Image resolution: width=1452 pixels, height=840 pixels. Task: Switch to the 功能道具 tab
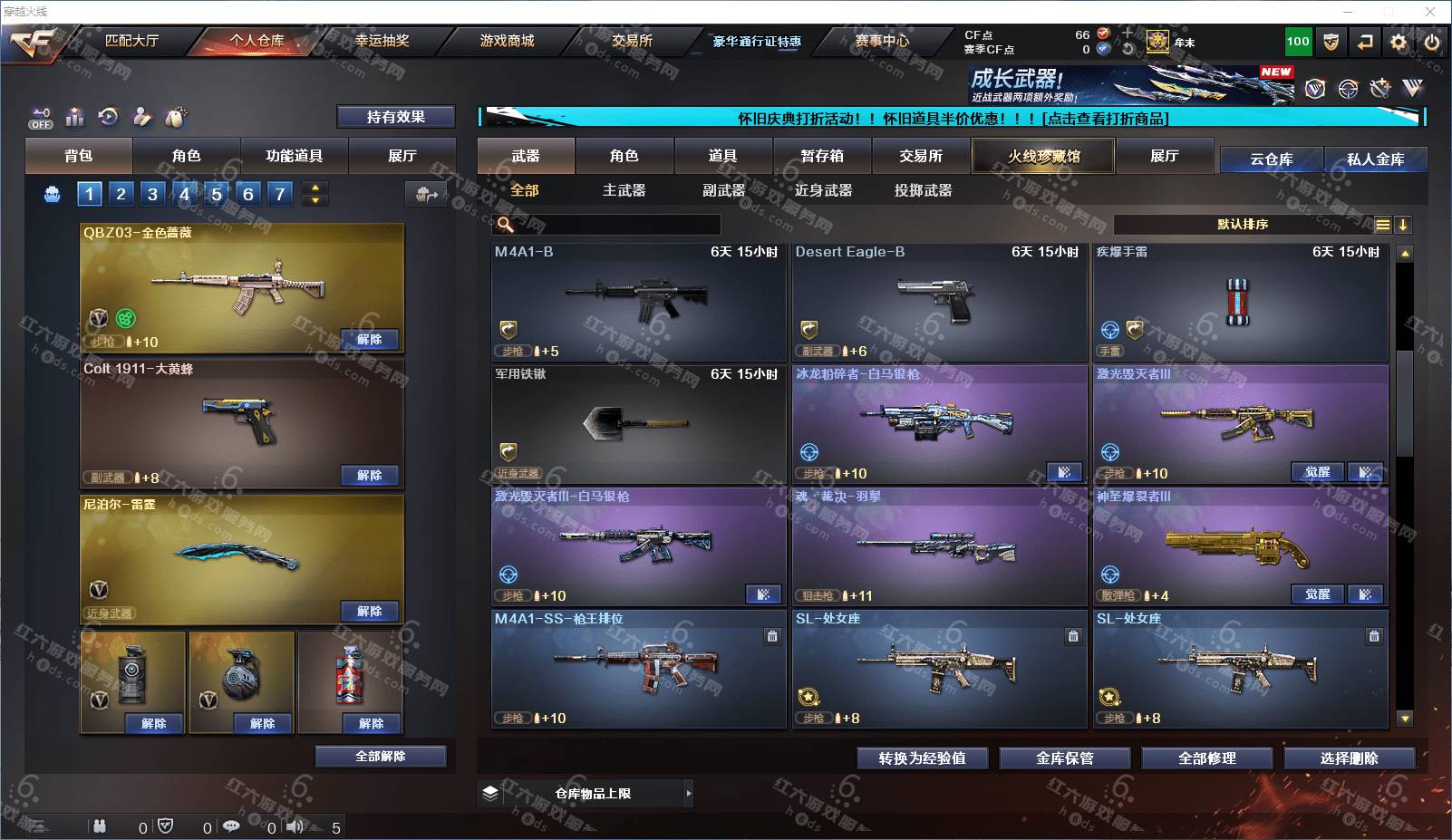pyautogui.click(x=294, y=156)
